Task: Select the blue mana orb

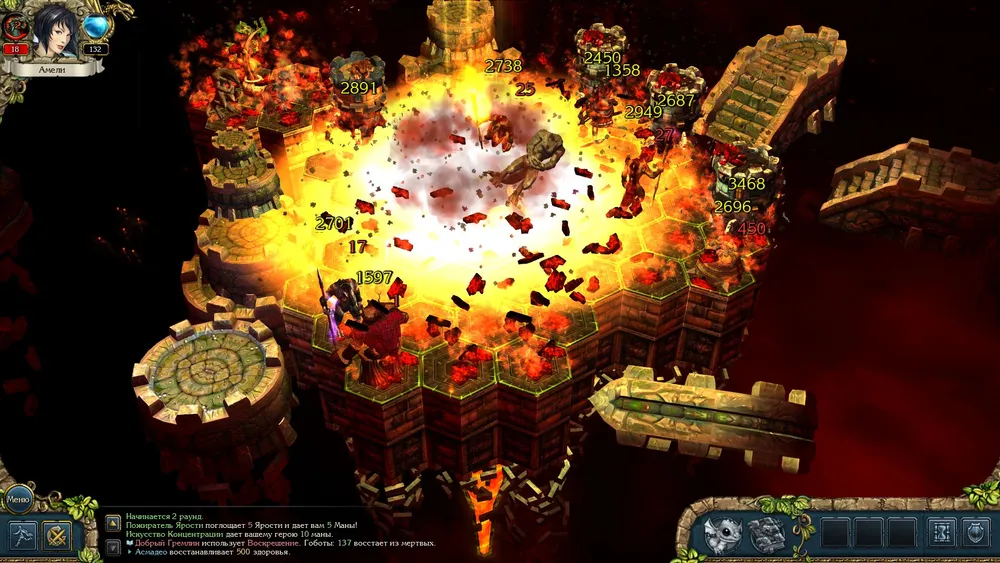Action: [97, 27]
